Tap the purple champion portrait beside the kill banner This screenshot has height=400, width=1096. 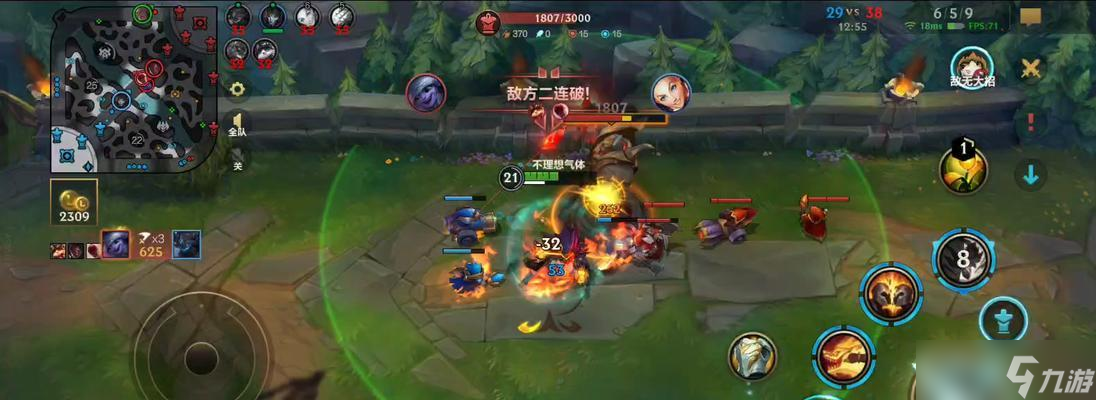coord(425,92)
